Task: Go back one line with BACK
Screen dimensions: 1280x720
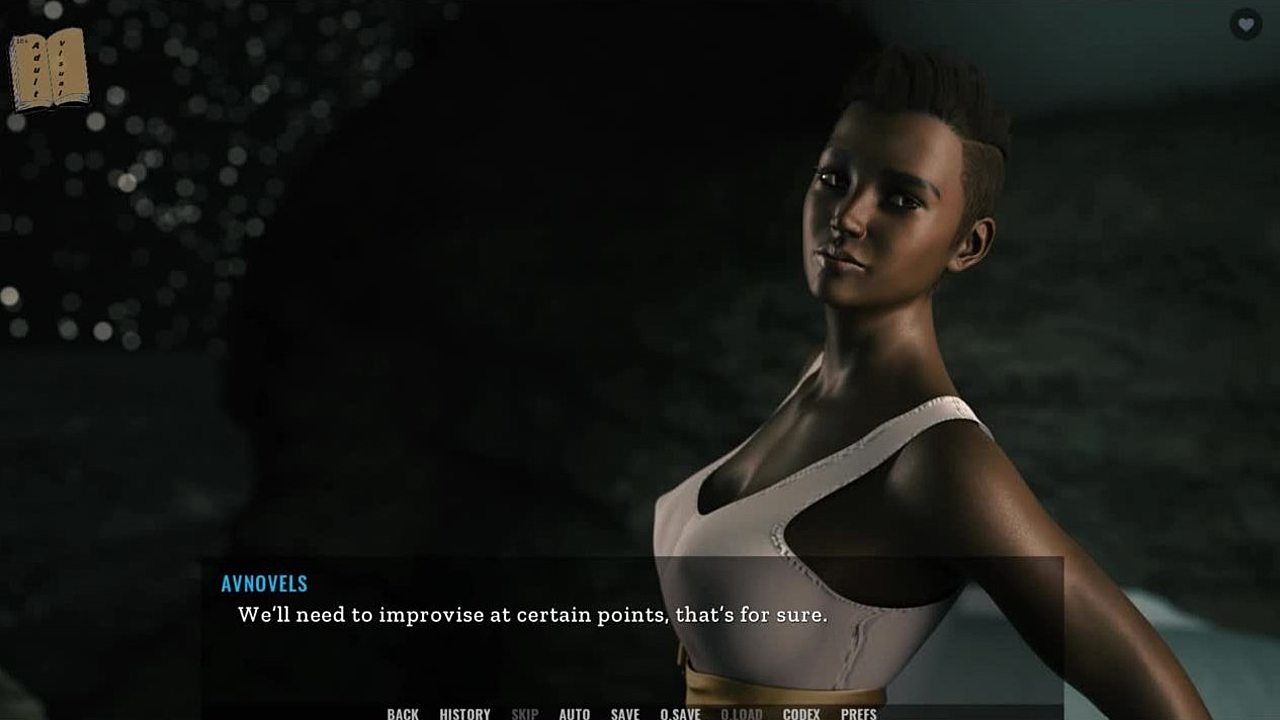Action: point(402,713)
